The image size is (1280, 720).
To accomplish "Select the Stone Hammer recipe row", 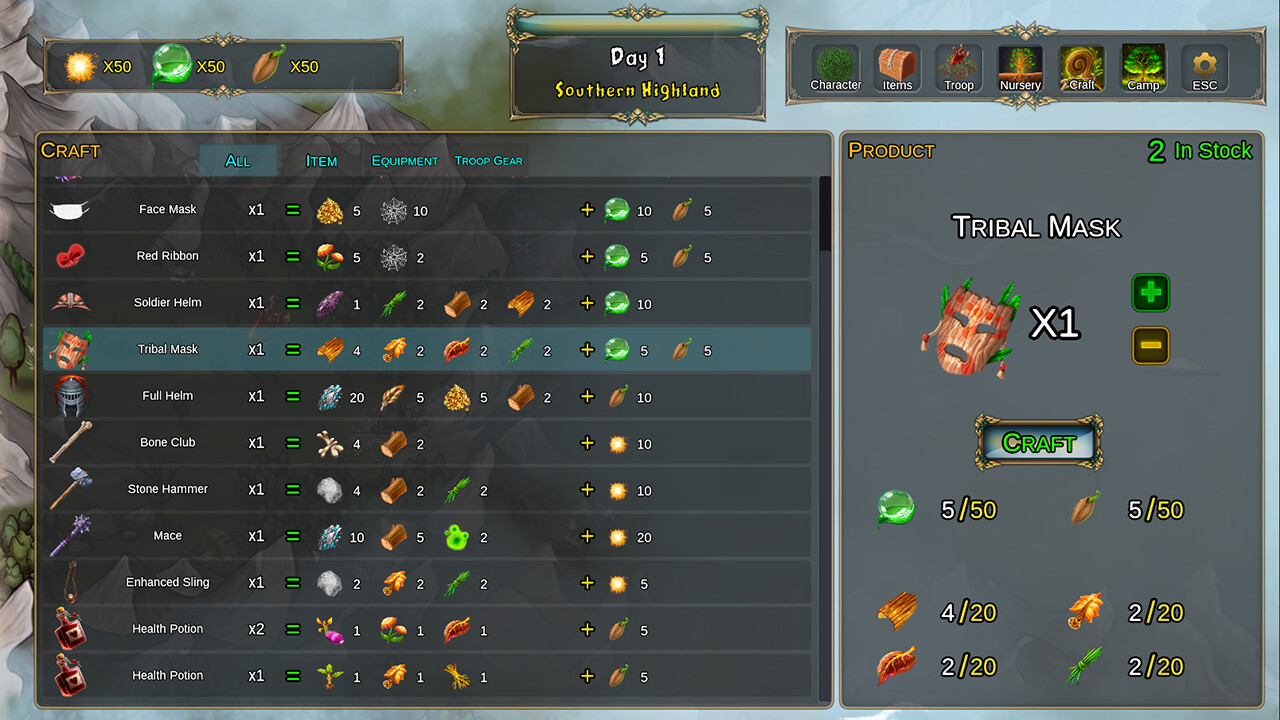I will [400, 489].
